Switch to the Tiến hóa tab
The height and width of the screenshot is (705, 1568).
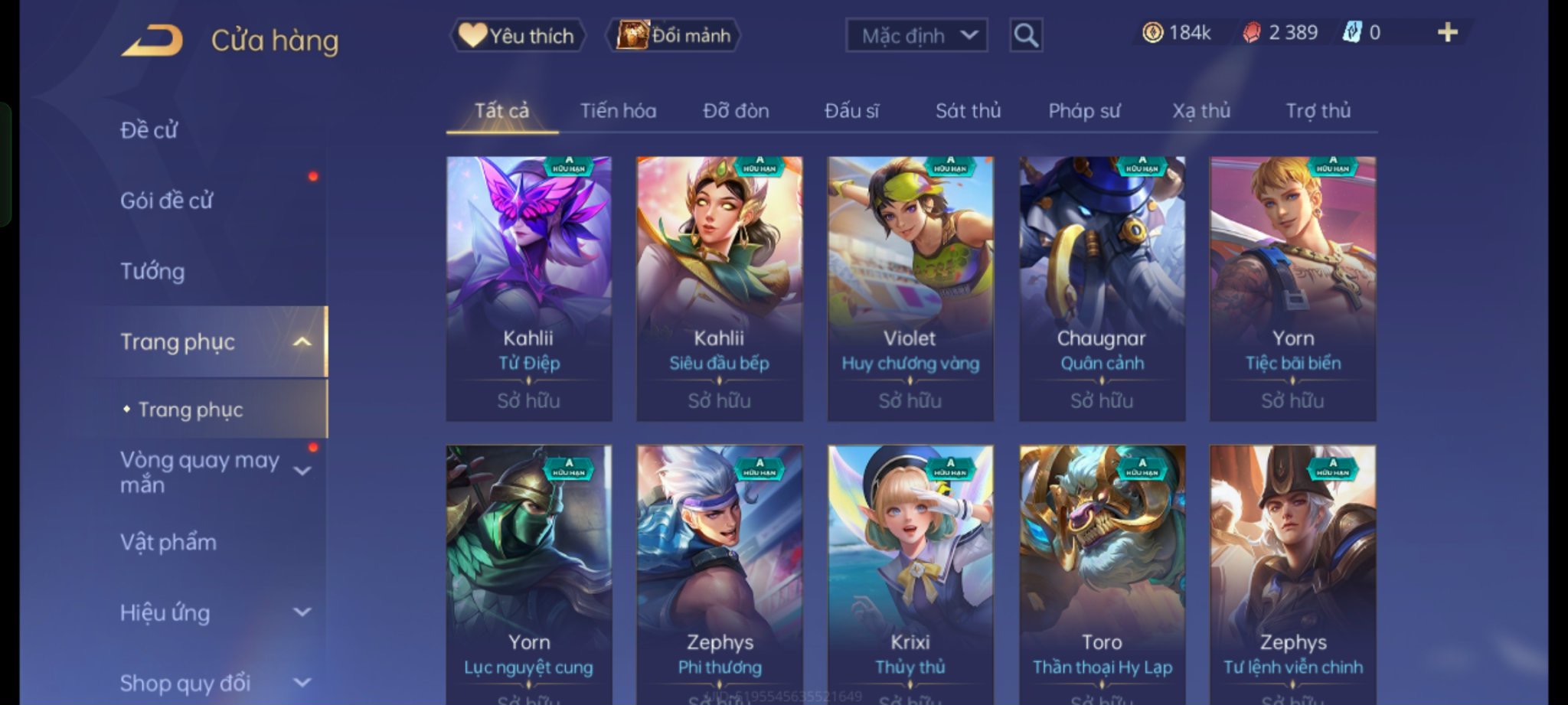tap(618, 111)
